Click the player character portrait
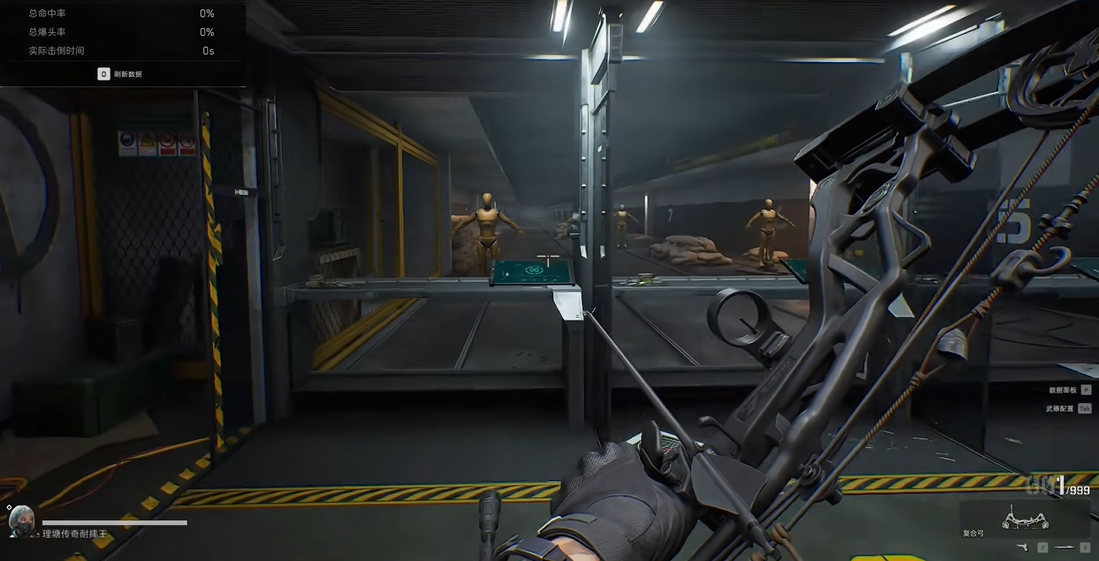Screen dimensions: 1099x561 tap(21, 519)
